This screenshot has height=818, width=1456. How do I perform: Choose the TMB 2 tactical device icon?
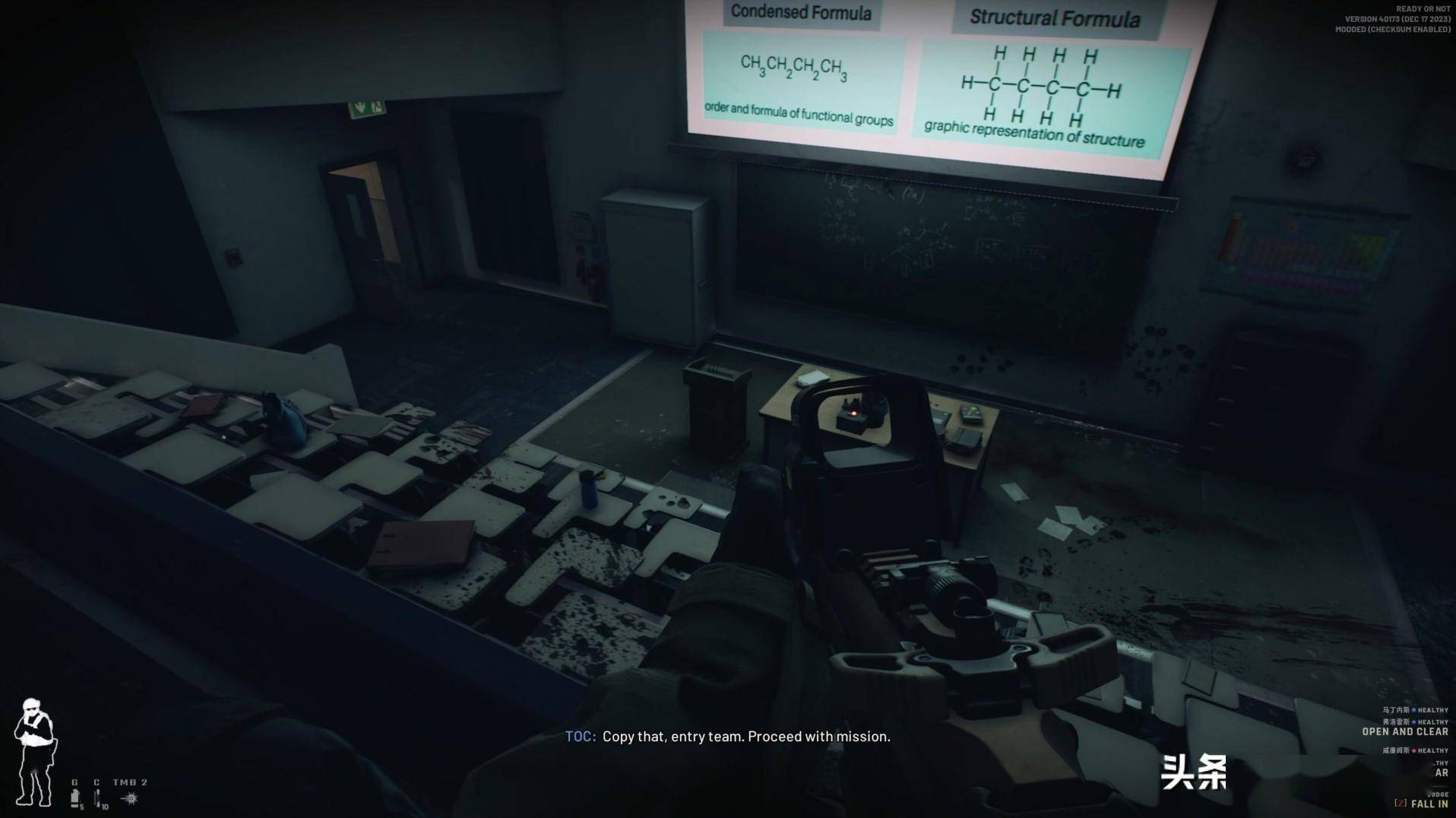tap(130, 797)
